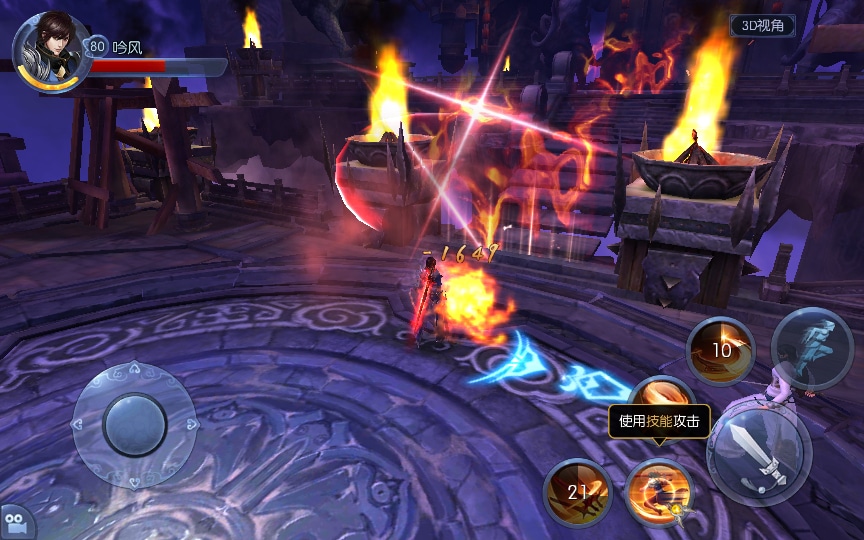Click the video camera recording icon
864x540 pixels.
[x=18, y=522]
